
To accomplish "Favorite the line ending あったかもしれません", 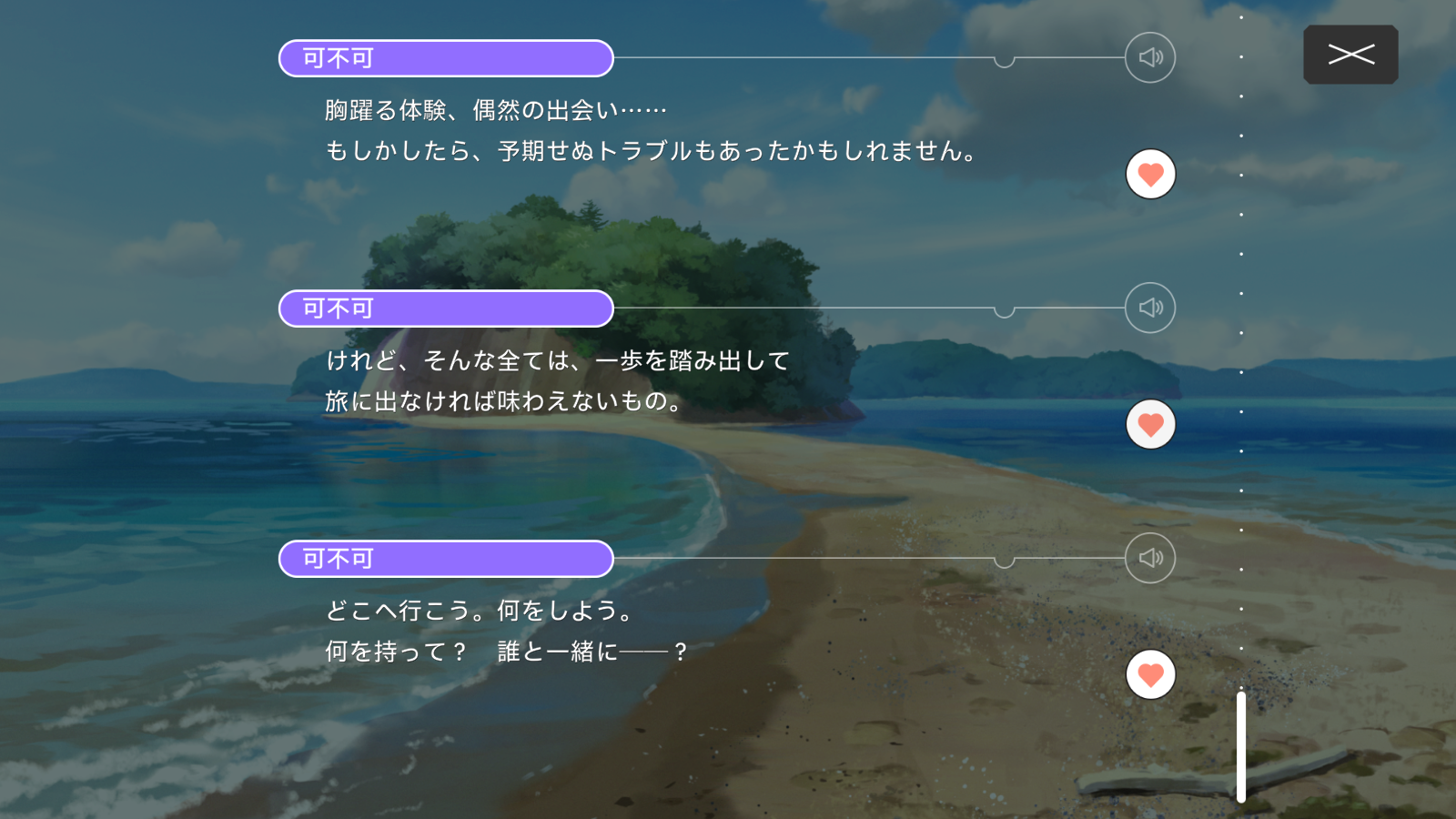I will (1150, 174).
